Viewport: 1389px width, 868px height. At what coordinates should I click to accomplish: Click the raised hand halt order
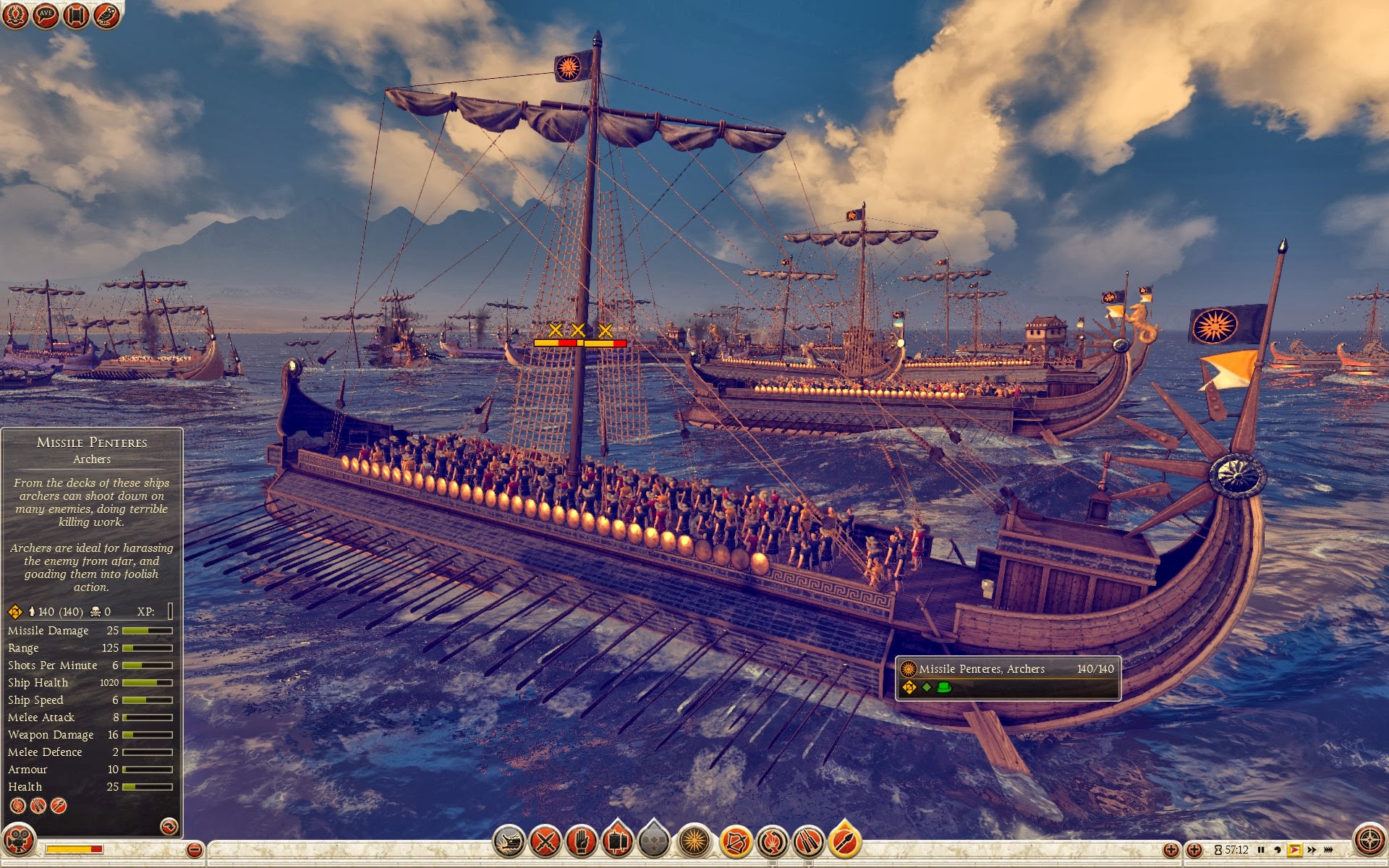[x=581, y=841]
